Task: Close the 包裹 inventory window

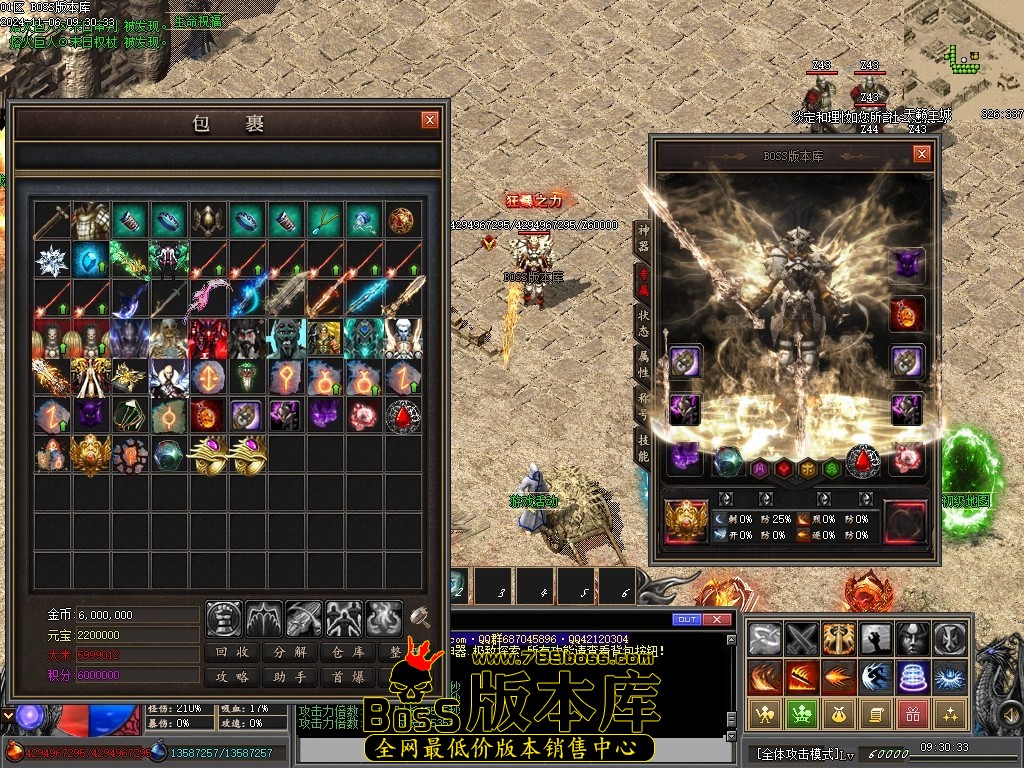Action: click(x=430, y=120)
